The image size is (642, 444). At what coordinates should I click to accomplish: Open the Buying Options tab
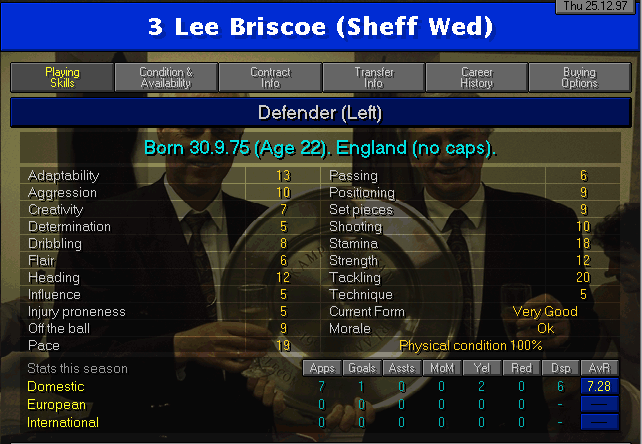click(580, 78)
